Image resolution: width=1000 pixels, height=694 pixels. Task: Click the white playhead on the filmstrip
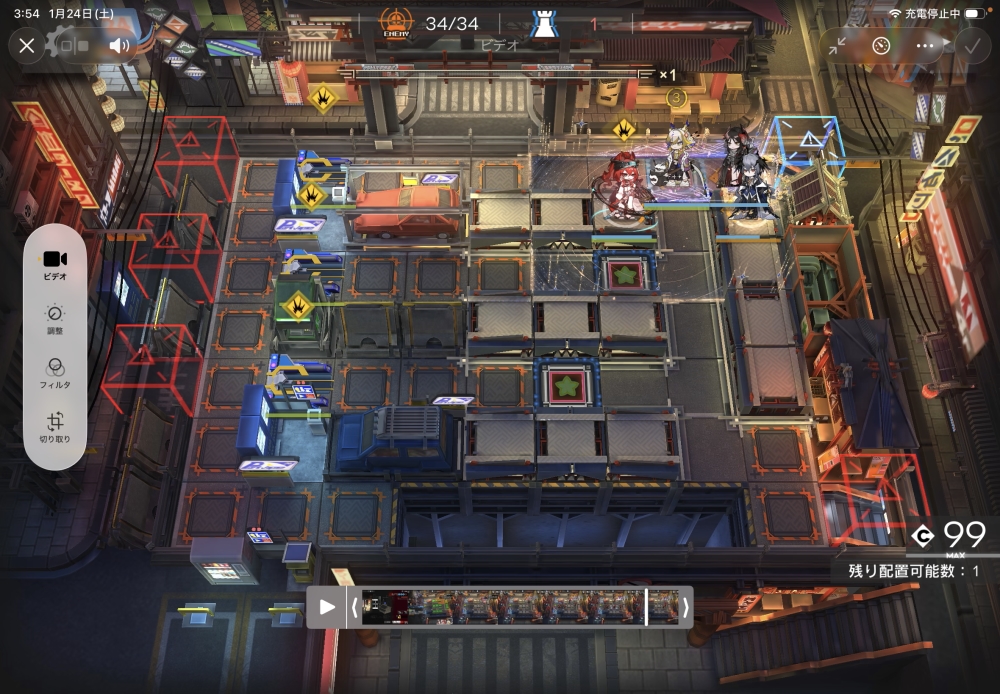point(646,607)
